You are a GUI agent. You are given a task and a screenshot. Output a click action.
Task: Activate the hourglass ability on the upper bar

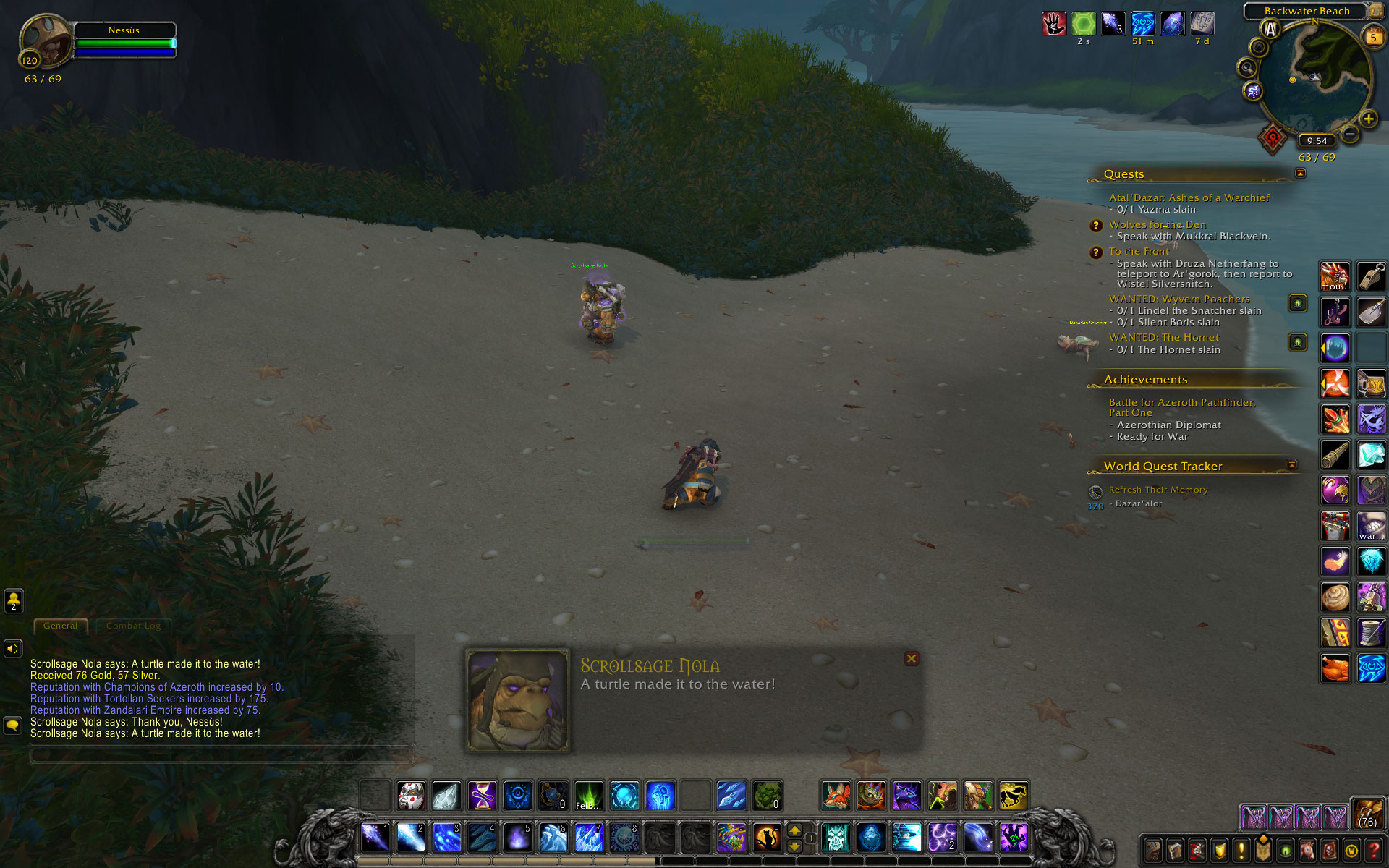coord(482,796)
